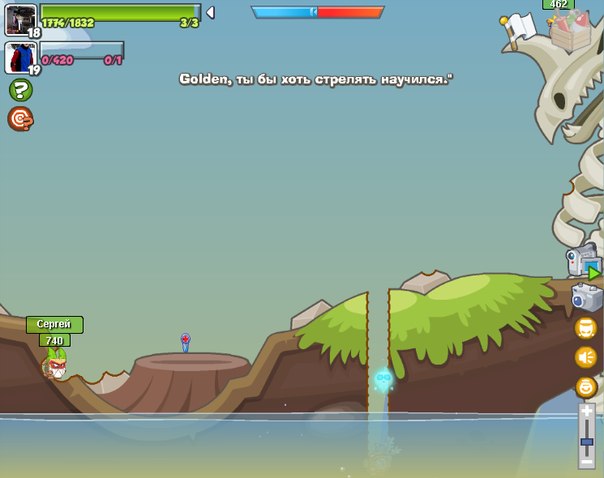604x478 pixels.
Task: Collapse the team panel with the white arrow
Action: 210,12
